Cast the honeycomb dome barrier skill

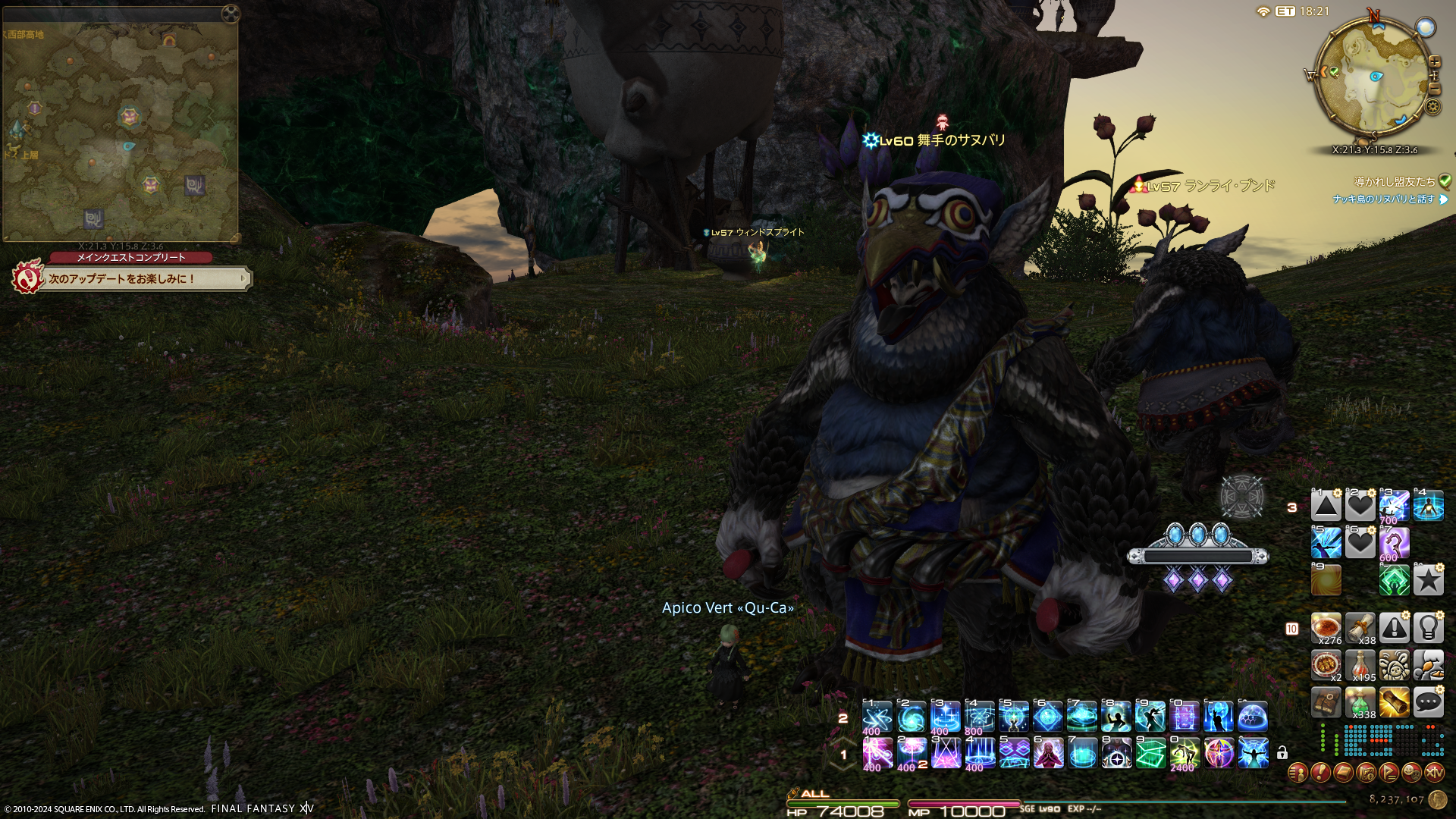[1253, 716]
